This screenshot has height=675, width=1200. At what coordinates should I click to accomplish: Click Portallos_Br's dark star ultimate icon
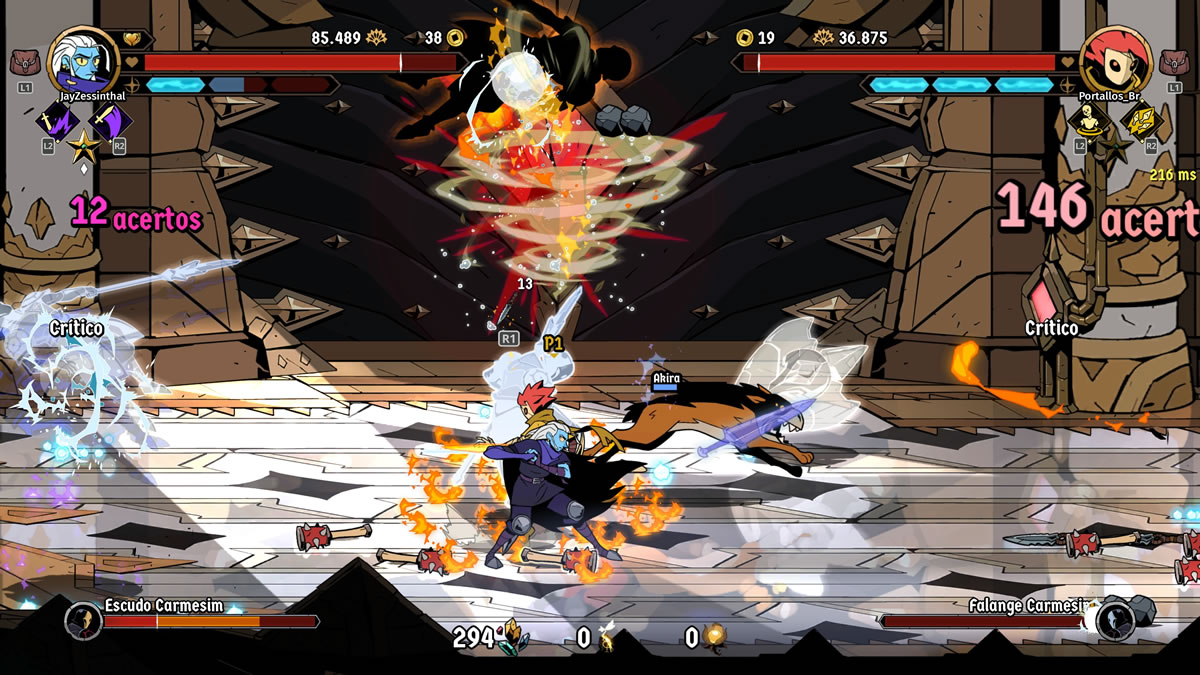[1114, 146]
